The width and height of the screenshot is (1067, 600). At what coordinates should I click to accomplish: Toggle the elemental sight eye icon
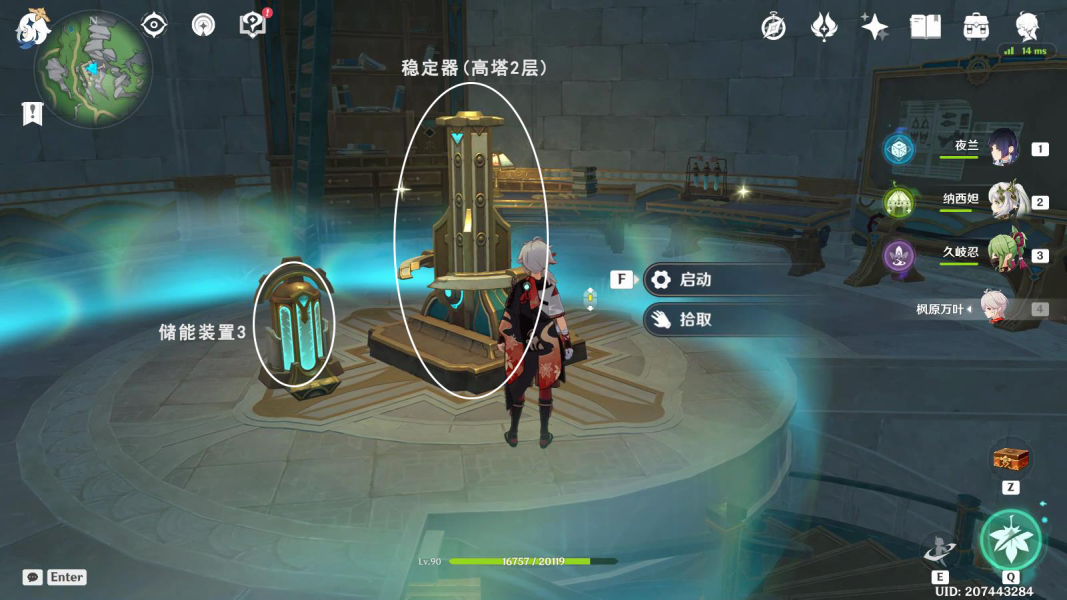tap(154, 25)
